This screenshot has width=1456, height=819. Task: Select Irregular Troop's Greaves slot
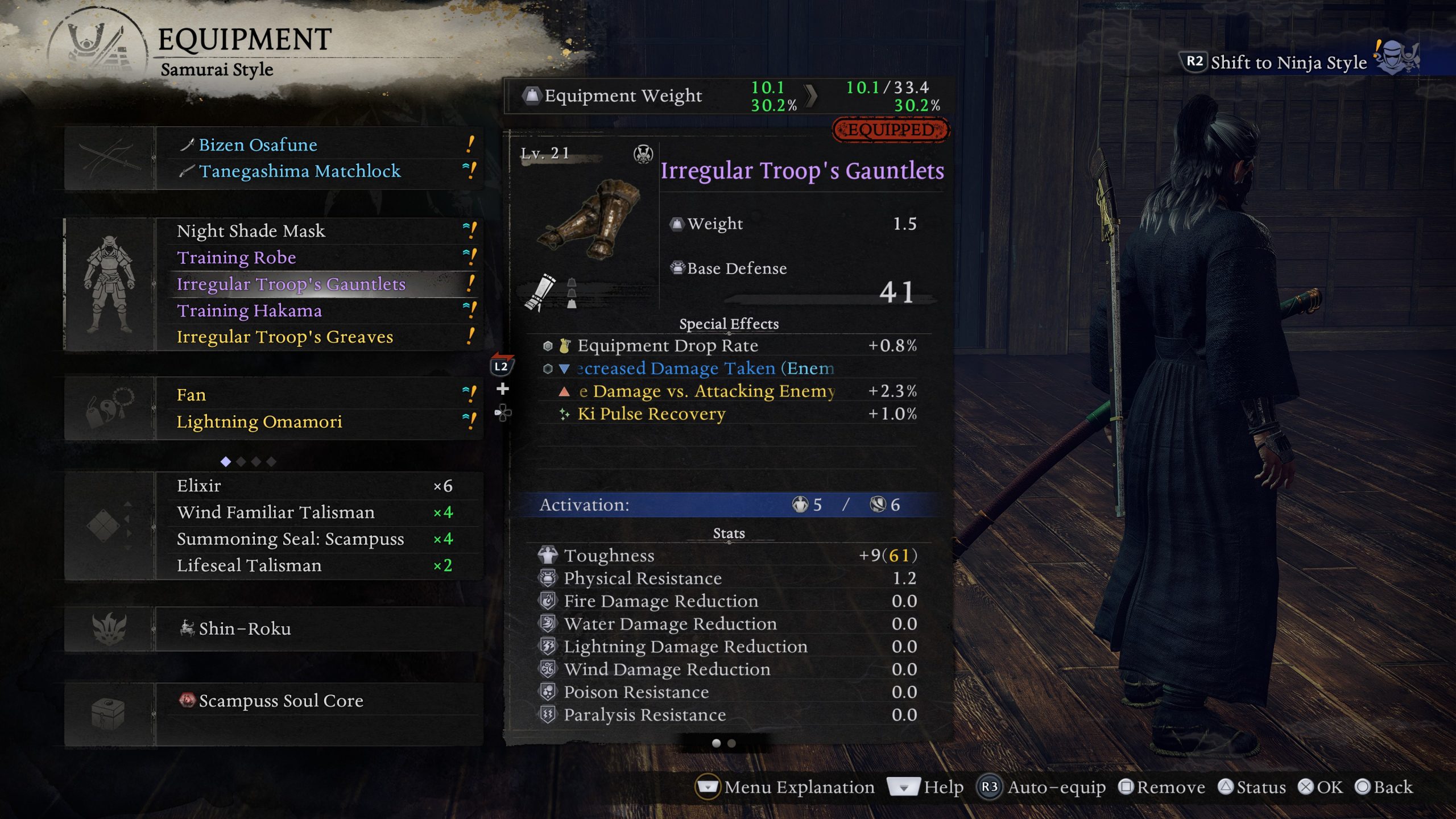coord(285,337)
